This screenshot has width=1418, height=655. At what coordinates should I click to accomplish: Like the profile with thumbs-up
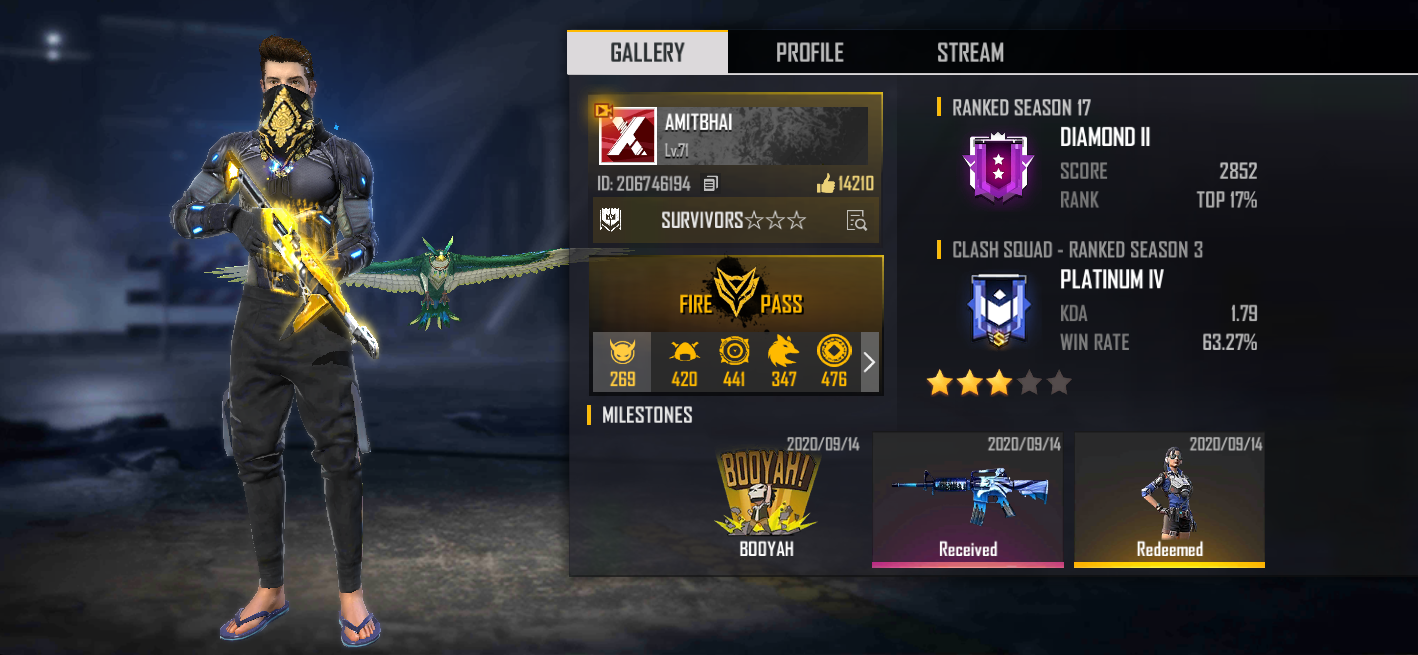[x=825, y=184]
